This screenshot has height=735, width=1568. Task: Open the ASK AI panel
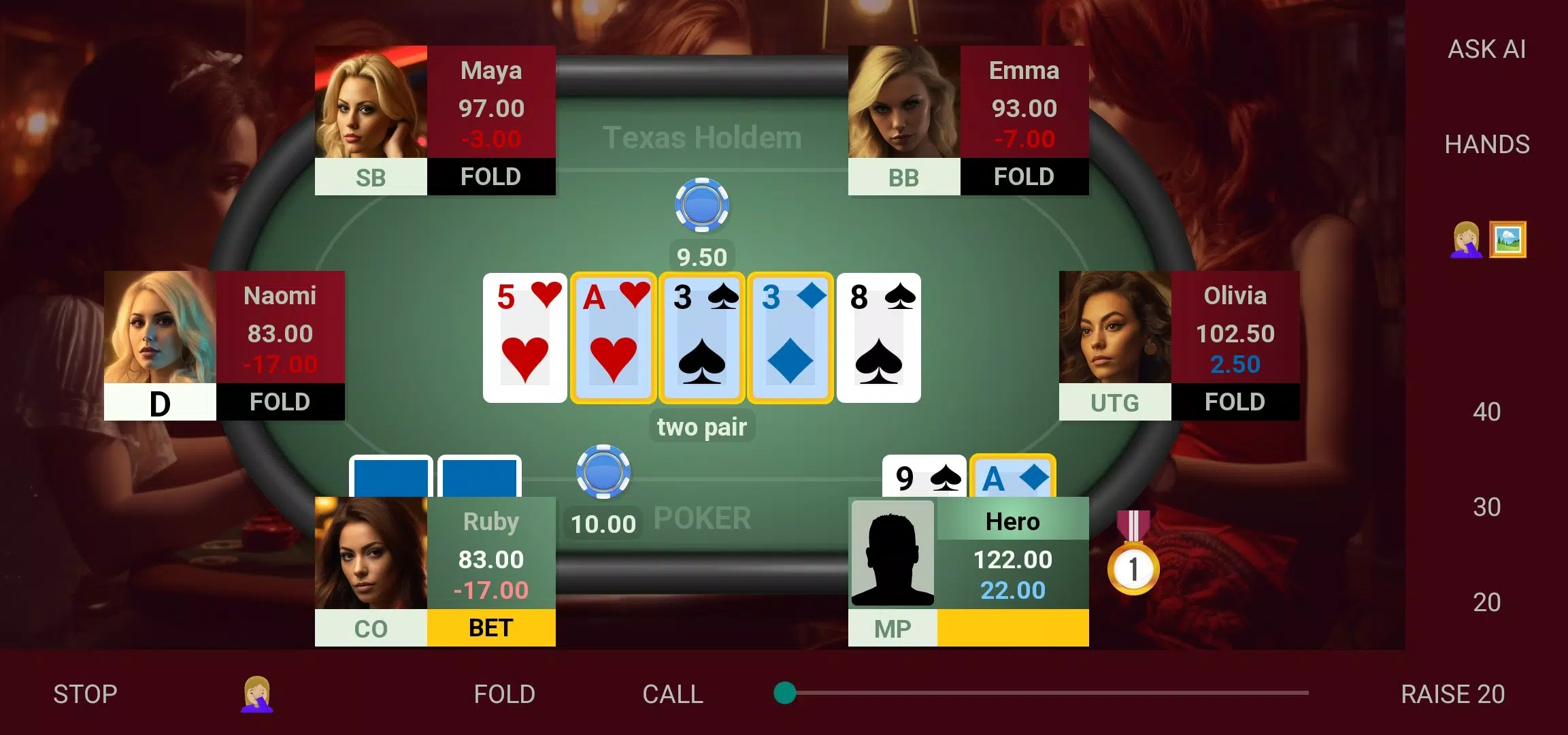(1486, 49)
